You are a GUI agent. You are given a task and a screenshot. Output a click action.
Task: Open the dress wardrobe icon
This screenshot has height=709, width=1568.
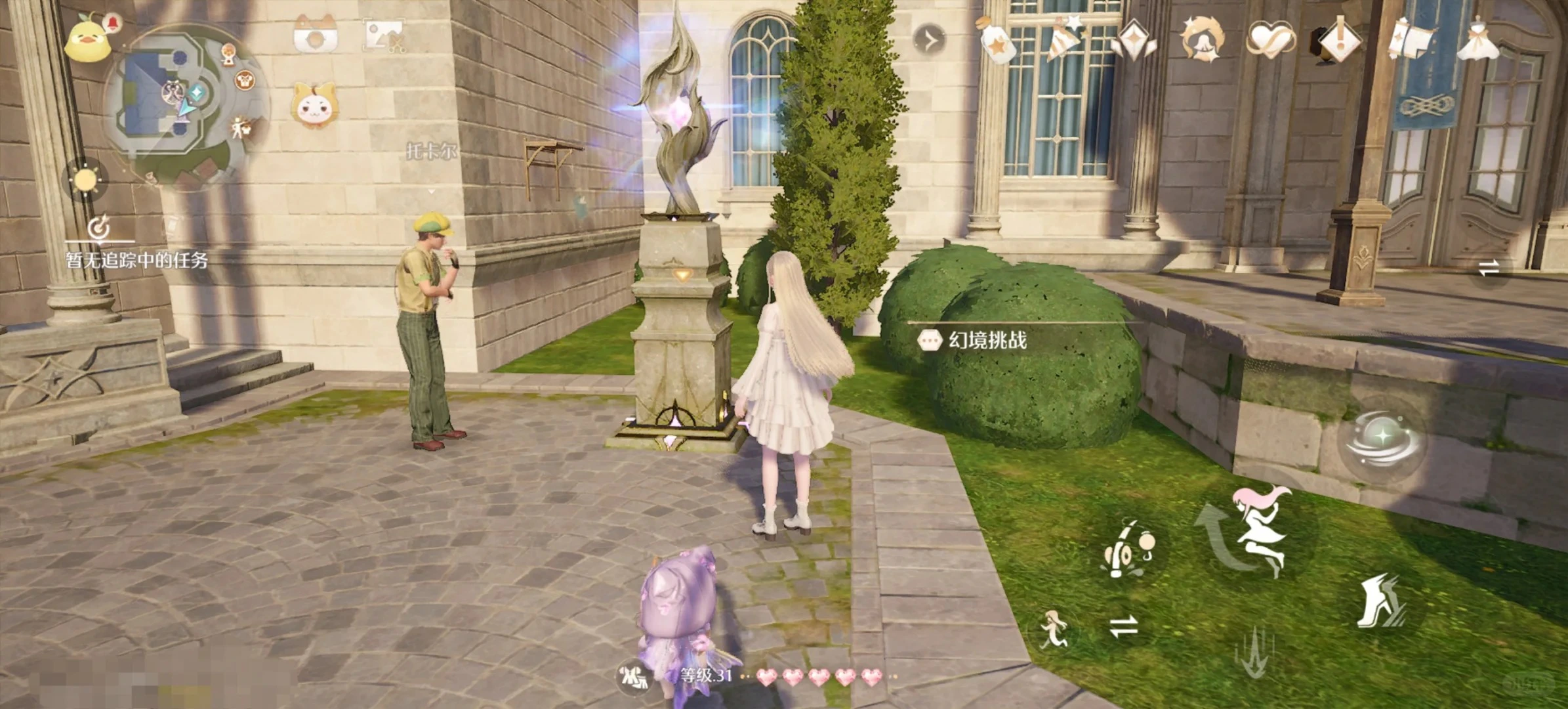tap(1477, 39)
